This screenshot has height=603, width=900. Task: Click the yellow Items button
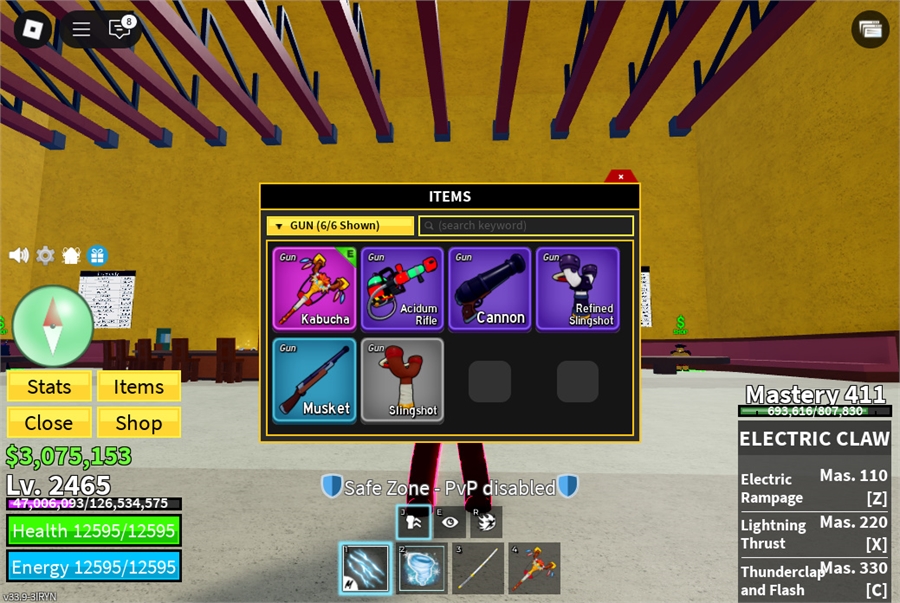coord(138,387)
